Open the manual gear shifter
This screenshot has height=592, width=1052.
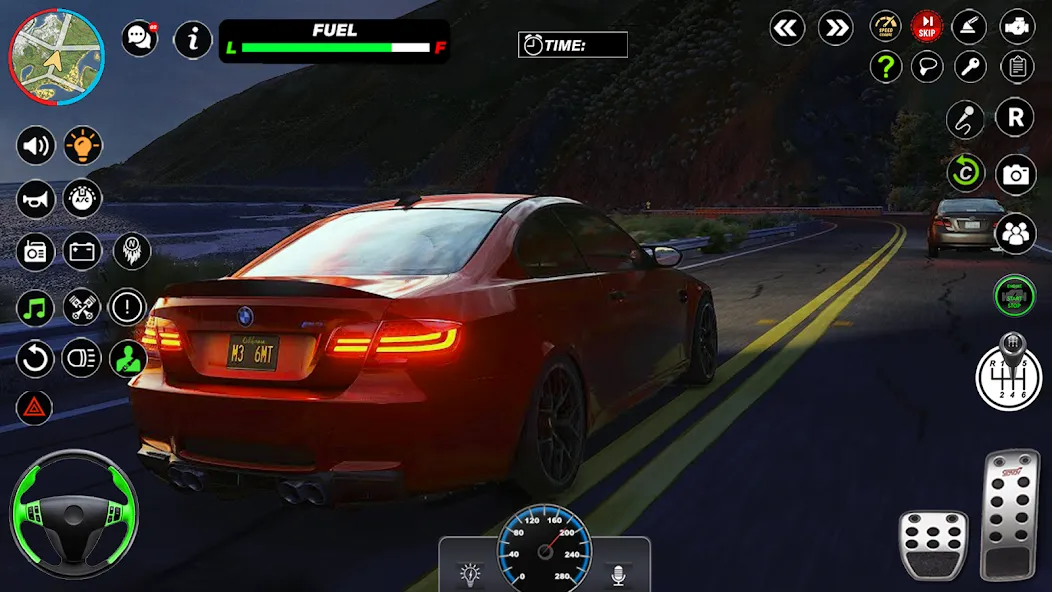(x=1012, y=373)
